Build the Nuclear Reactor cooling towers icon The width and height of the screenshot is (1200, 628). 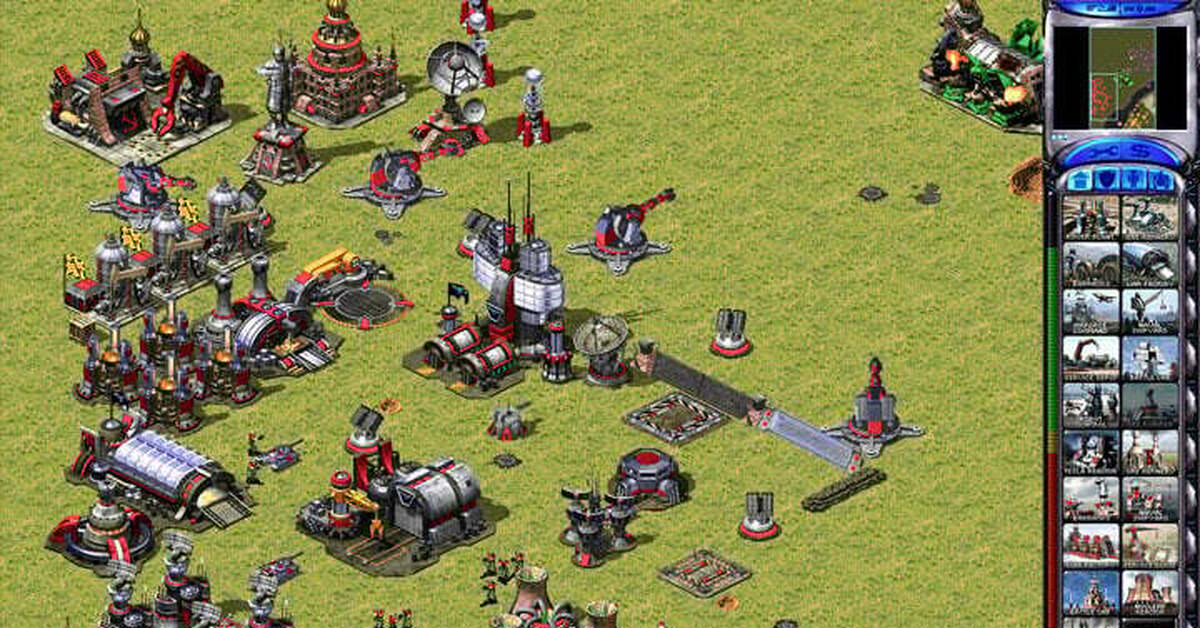click(1150, 592)
